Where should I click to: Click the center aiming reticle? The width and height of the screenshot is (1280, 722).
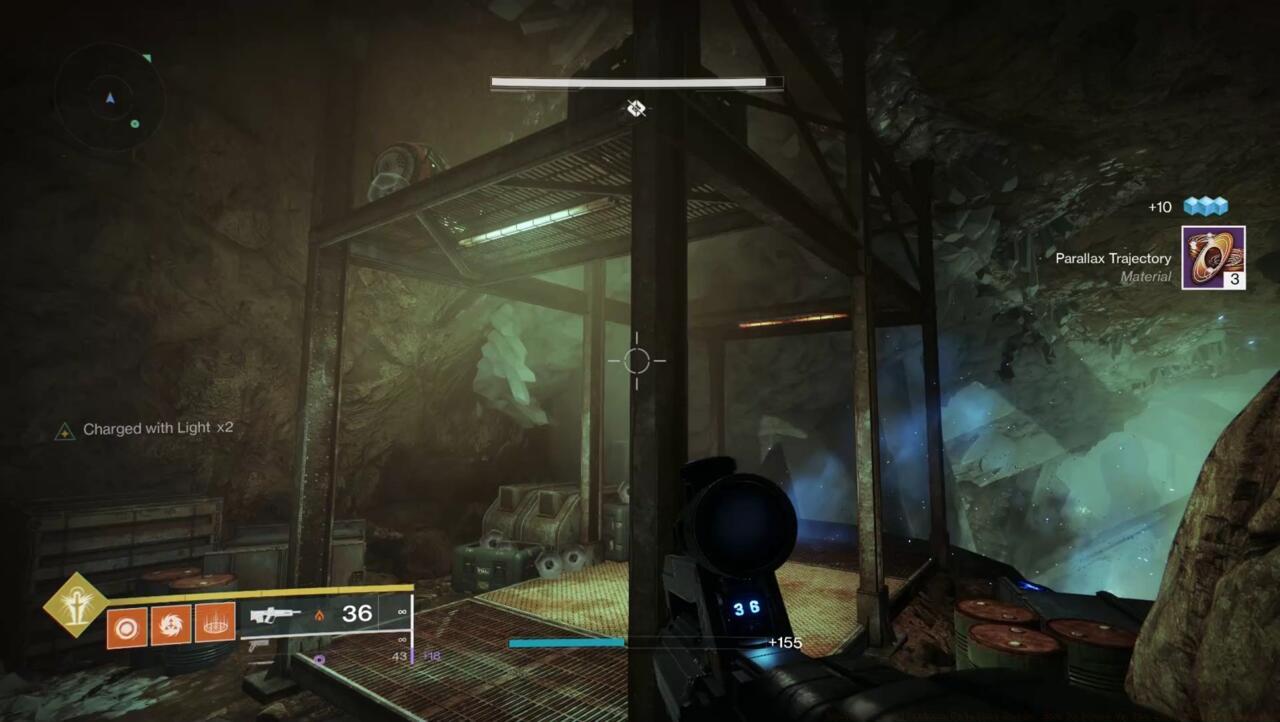click(x=637, y=360)
